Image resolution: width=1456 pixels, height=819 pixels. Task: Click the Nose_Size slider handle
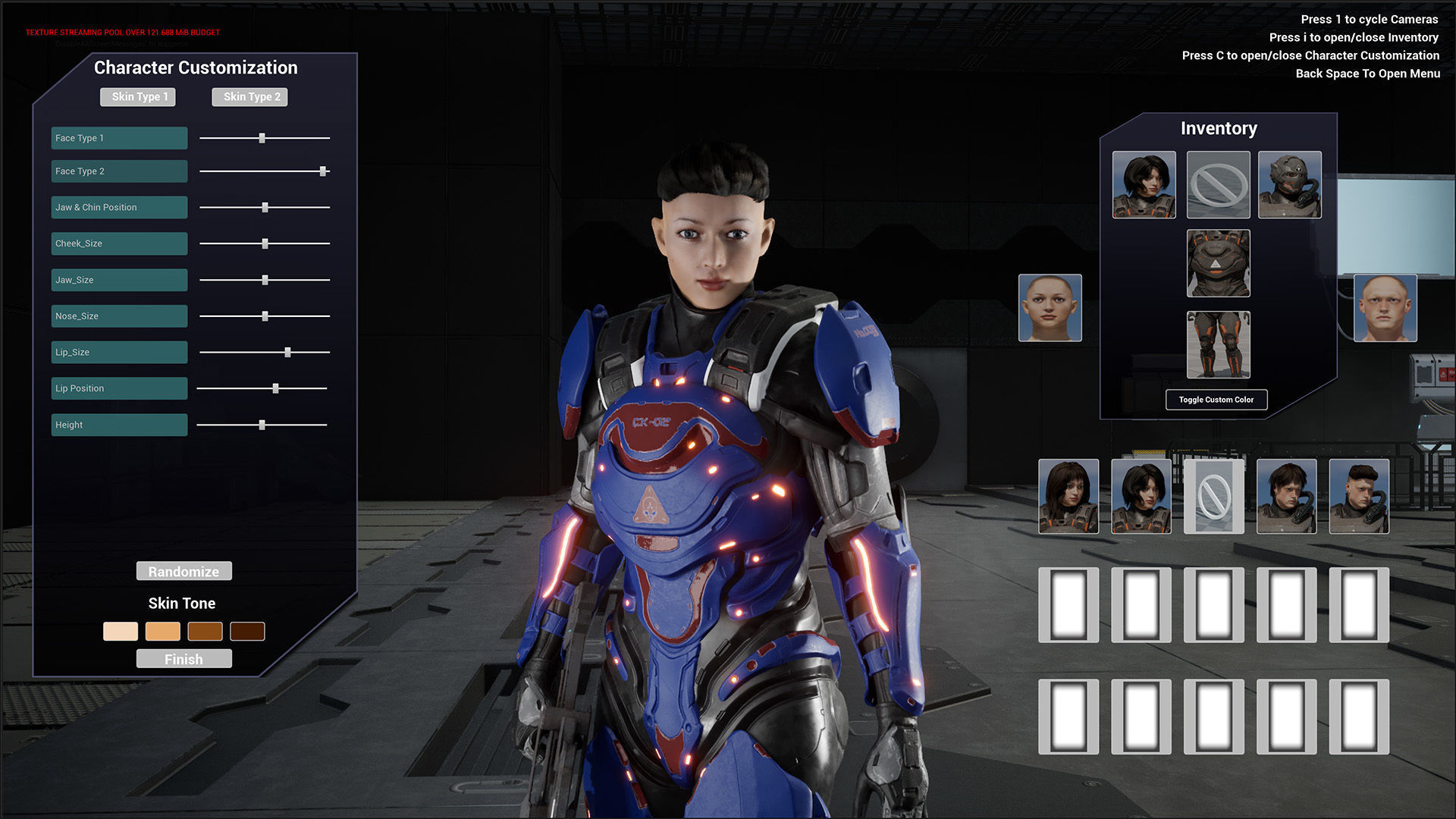(265, 316)
